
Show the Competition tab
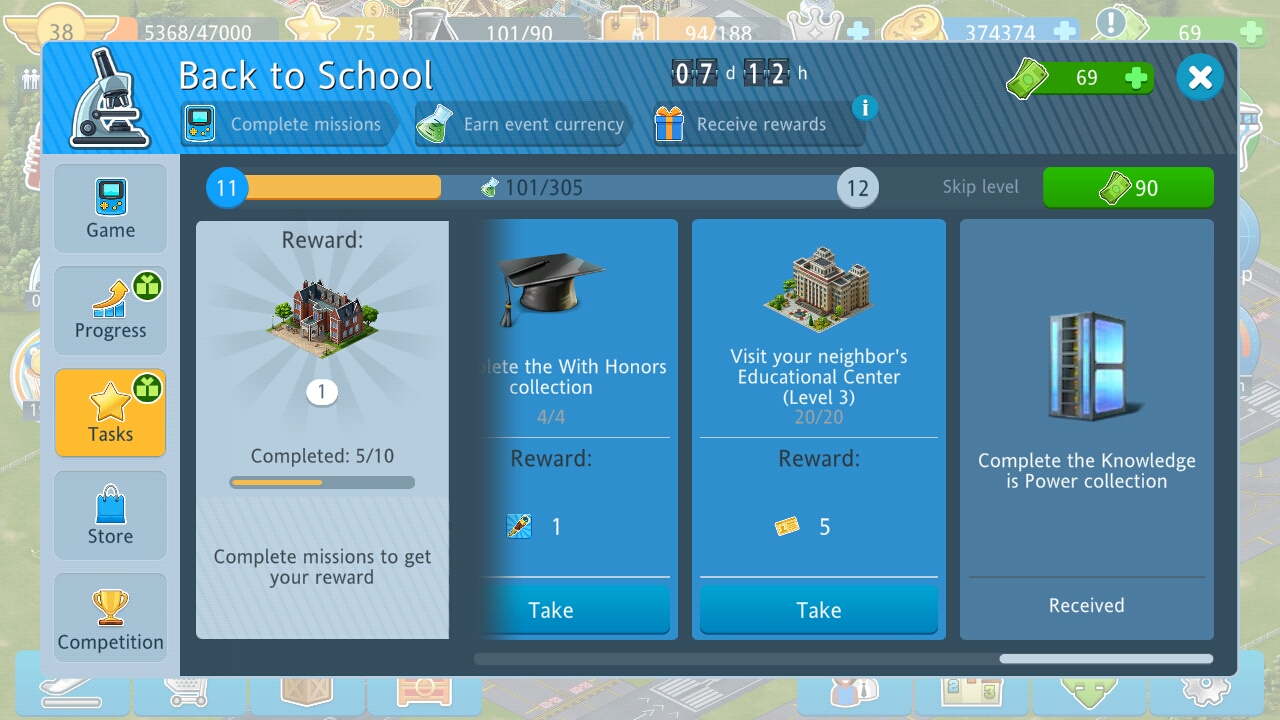pyautogui.click(x=110, y=619)
